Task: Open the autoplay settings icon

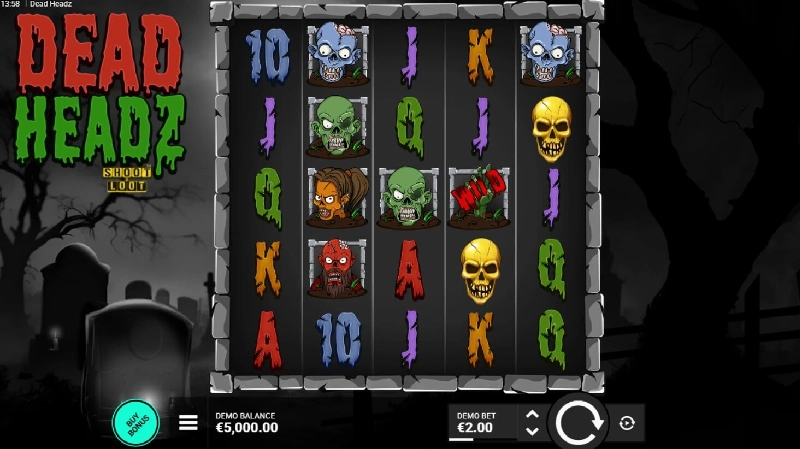Action: click(x=627, y=423)
